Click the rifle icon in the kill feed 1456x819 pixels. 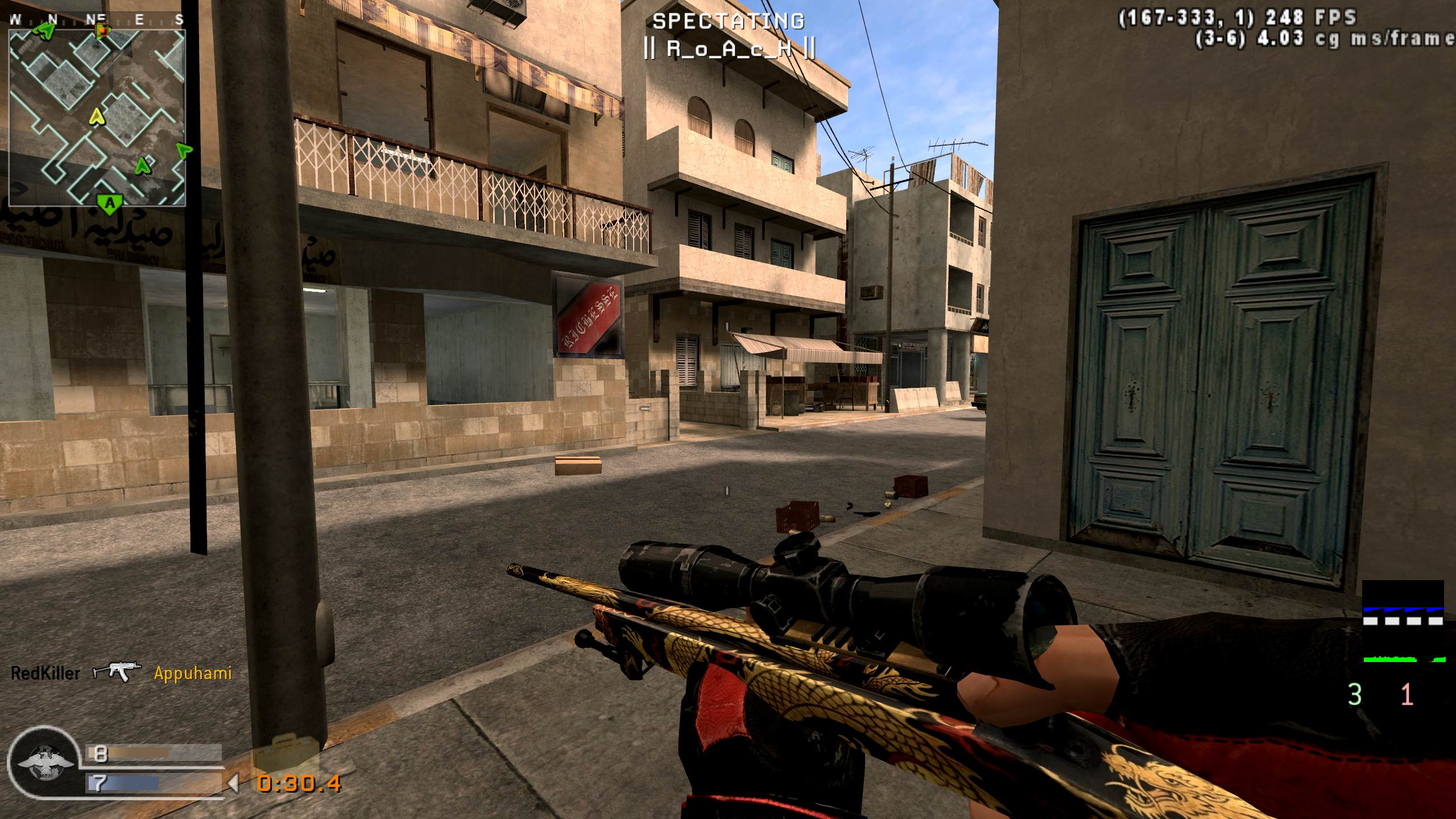point(117,673)
